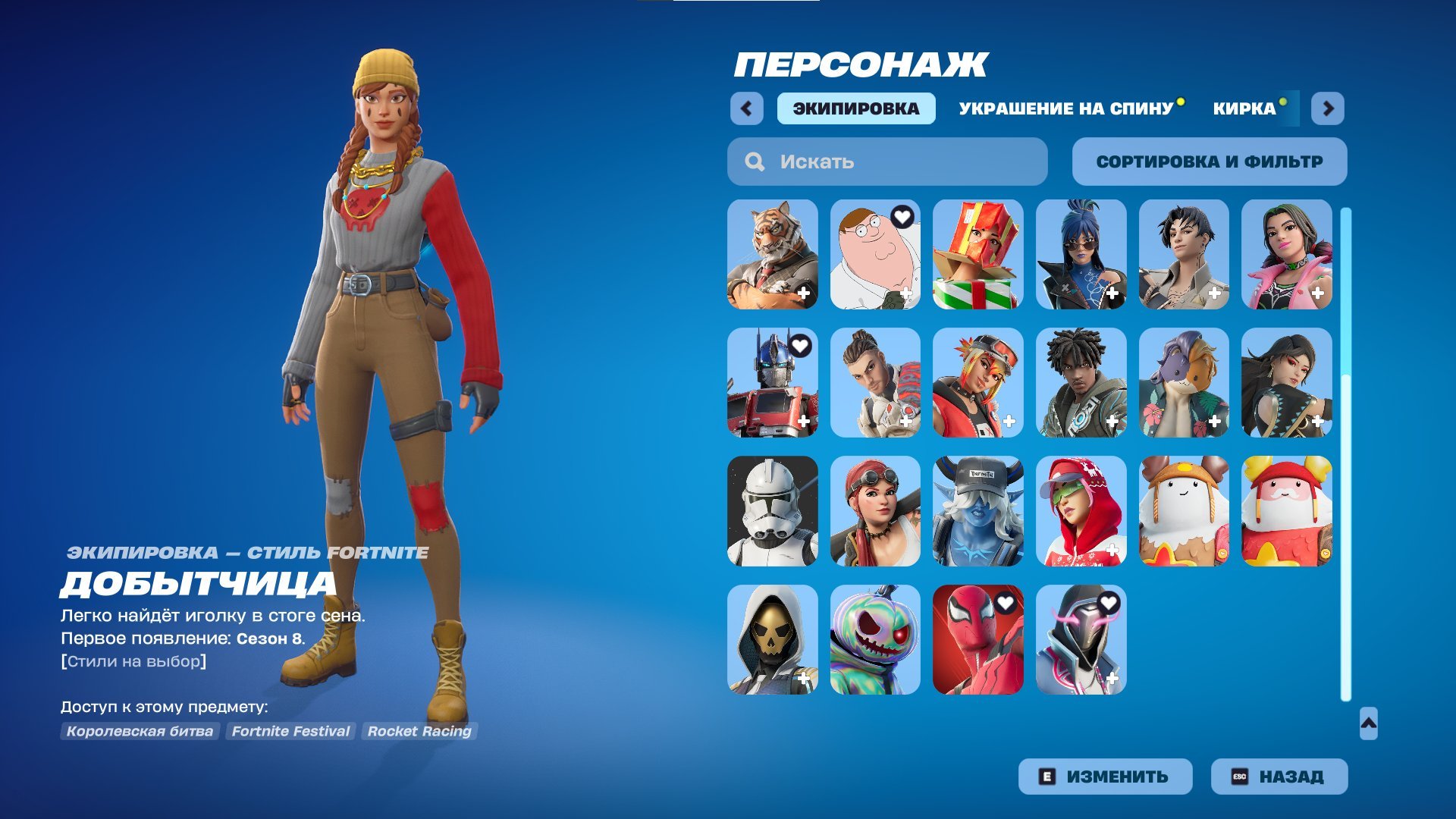Click the right arrow to next category
The image size is (1456, 819).
(1327, 109)
